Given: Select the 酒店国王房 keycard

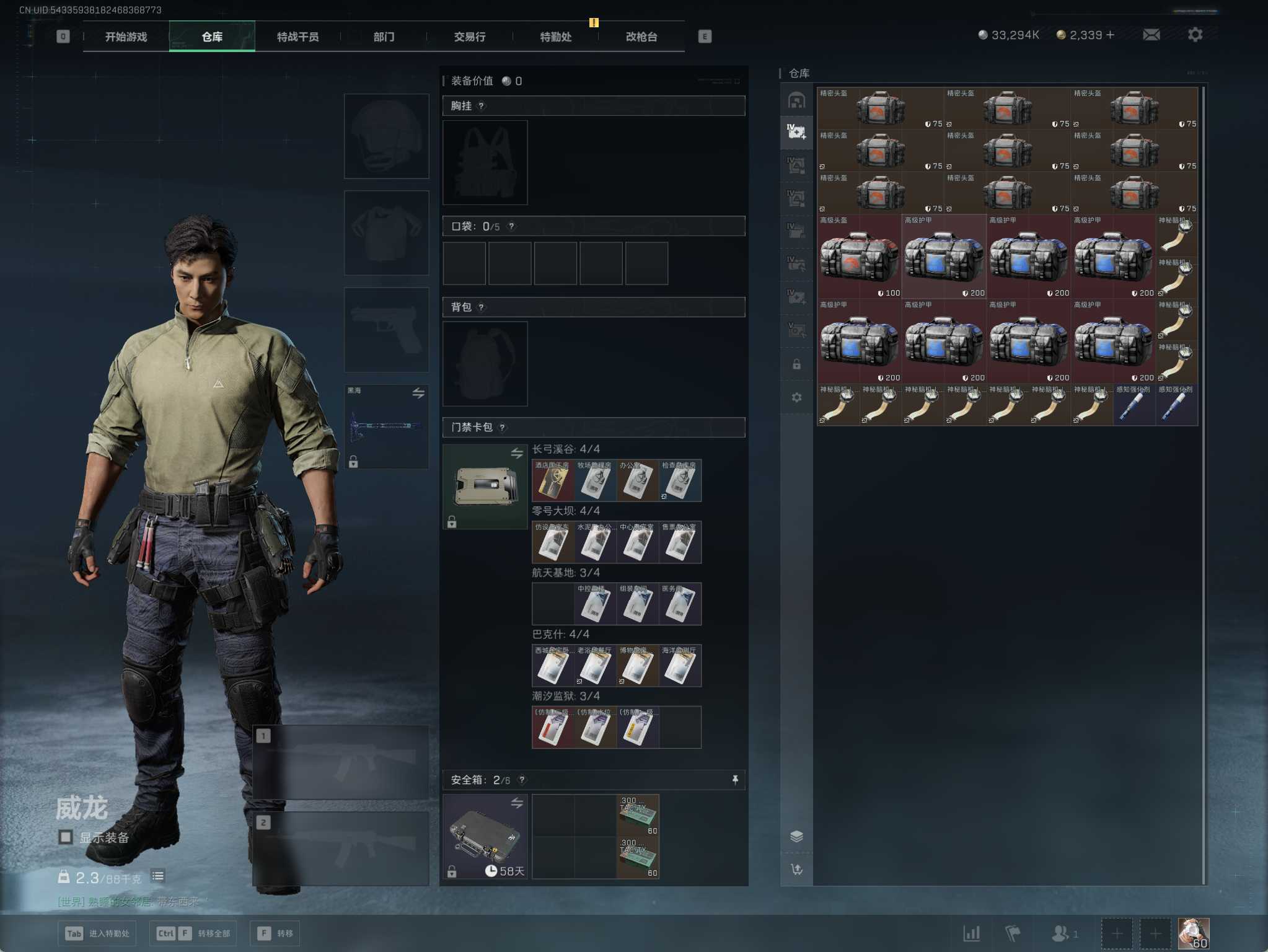Looking at the screenshot, I should [x=553, y=481].
